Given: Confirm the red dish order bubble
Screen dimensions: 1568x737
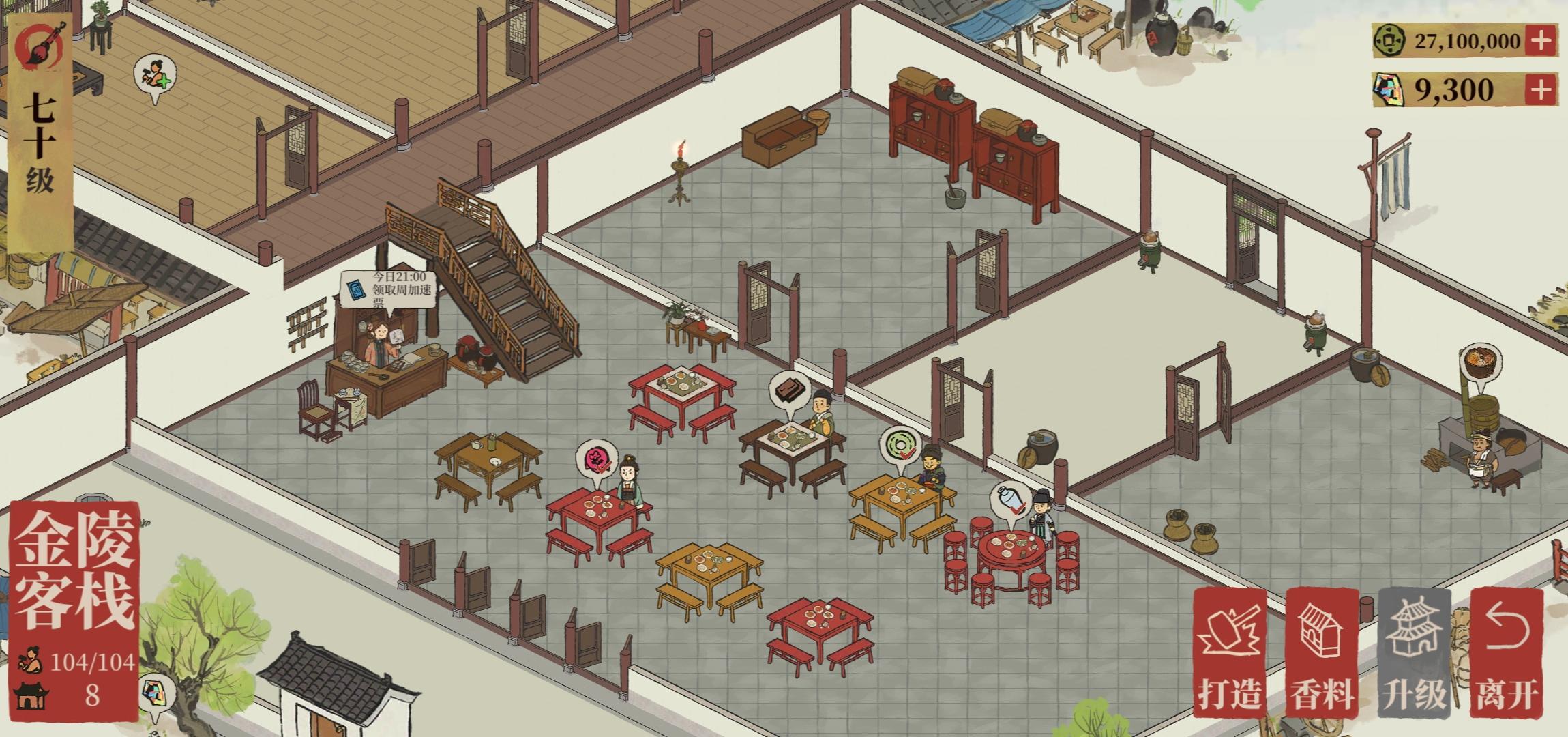Looking at the screenshot, I should coord(596,459).
